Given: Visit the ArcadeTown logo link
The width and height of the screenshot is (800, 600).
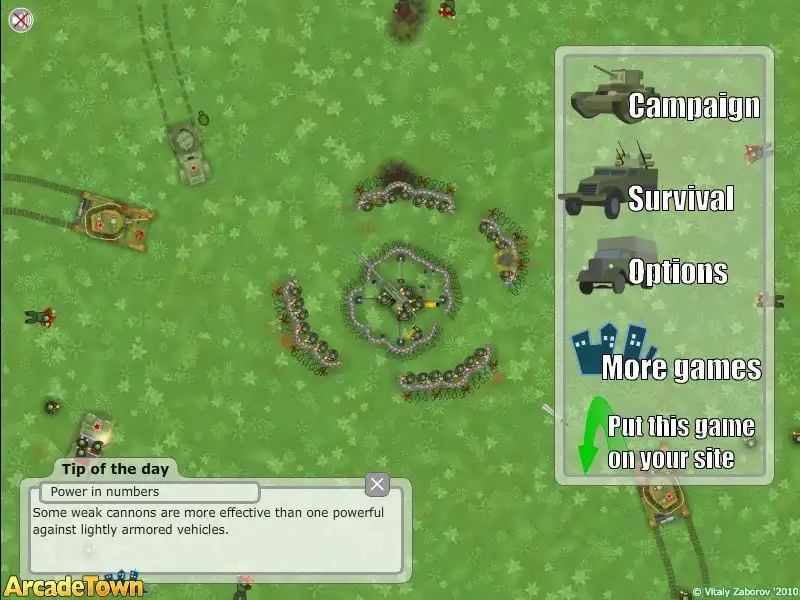Looking at the screenshot, I should (72, 586).
